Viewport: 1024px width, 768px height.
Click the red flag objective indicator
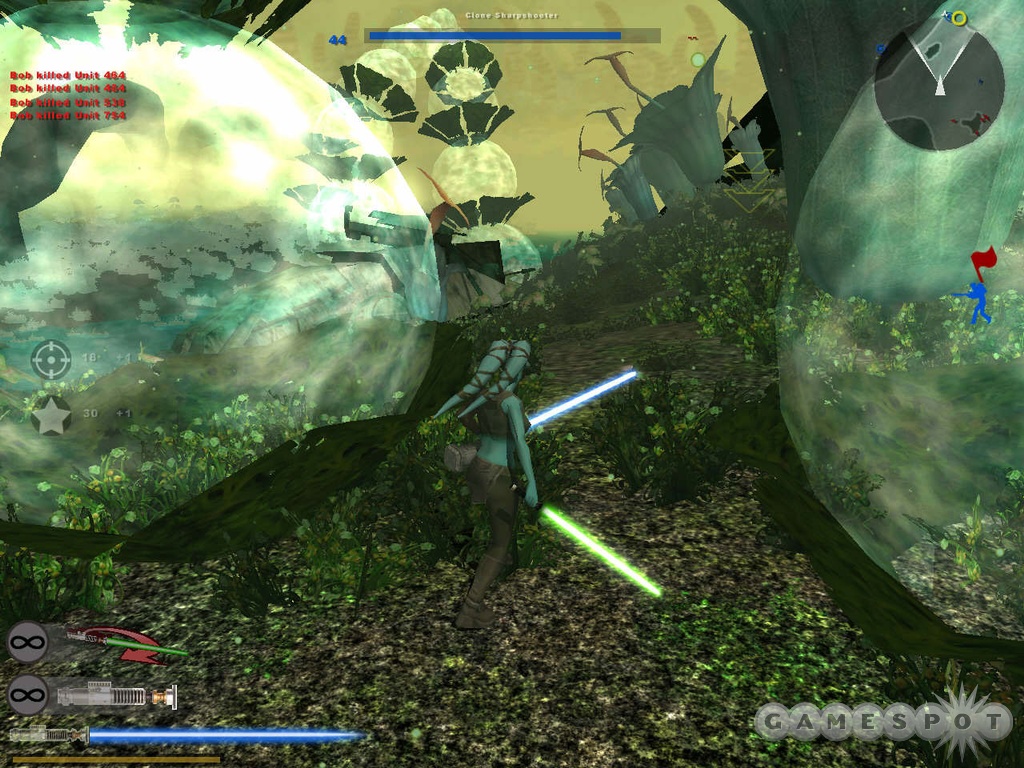983,262
